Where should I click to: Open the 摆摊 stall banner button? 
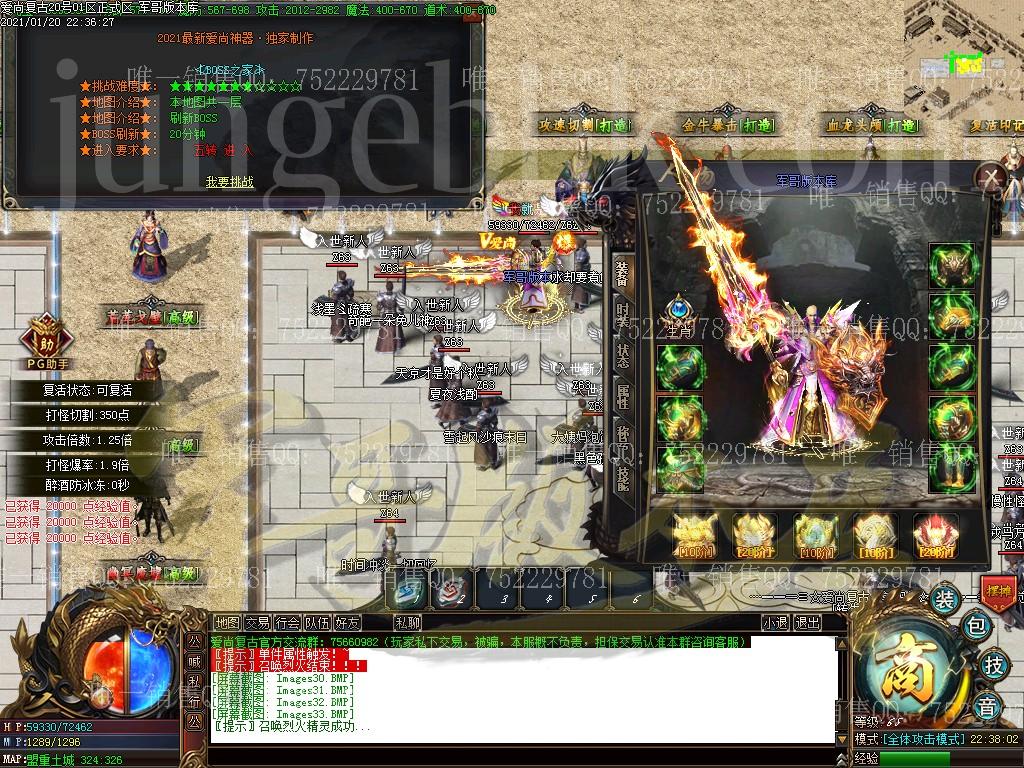999,591
